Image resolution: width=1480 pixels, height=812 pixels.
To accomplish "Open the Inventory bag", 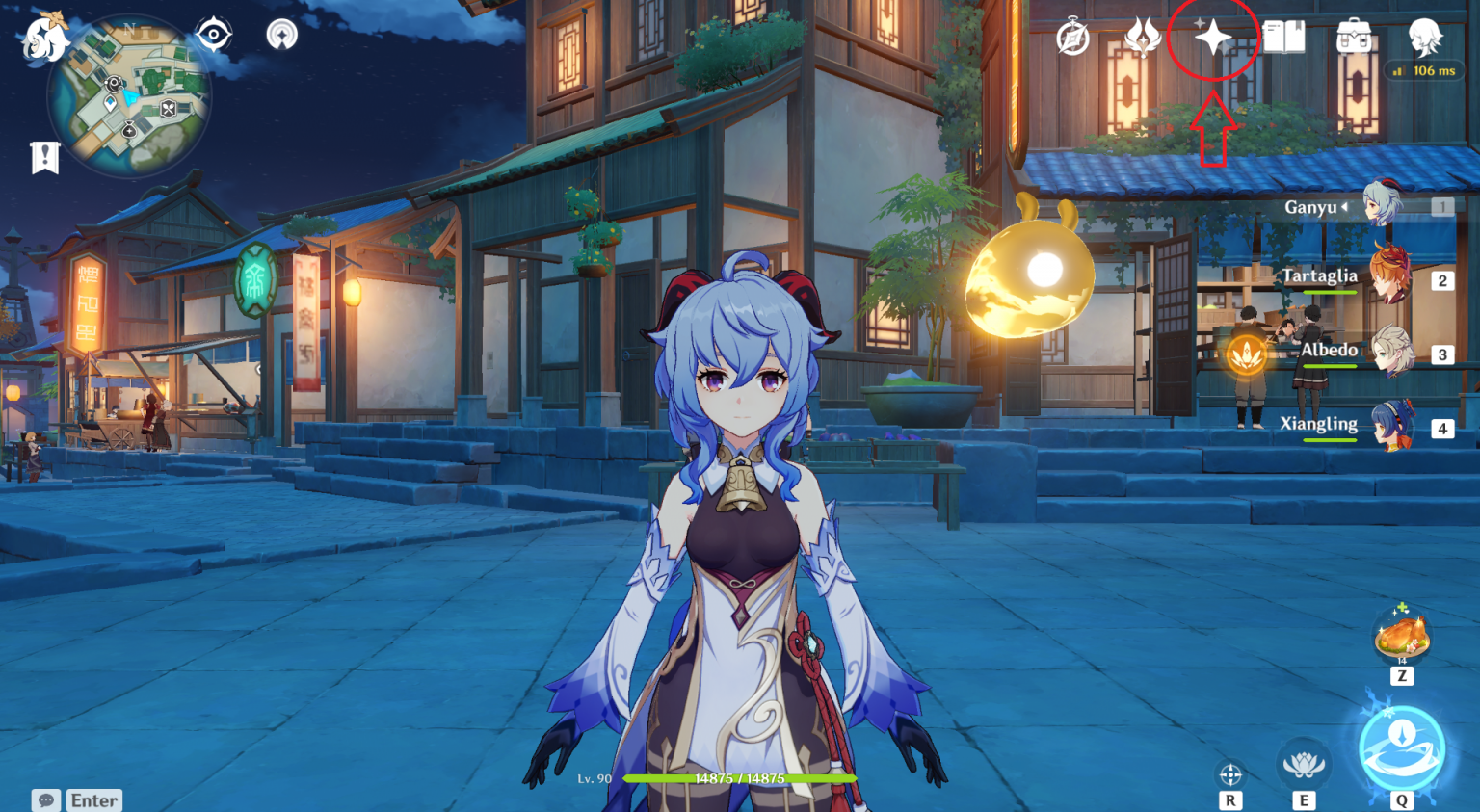I will coord(1355,39).
